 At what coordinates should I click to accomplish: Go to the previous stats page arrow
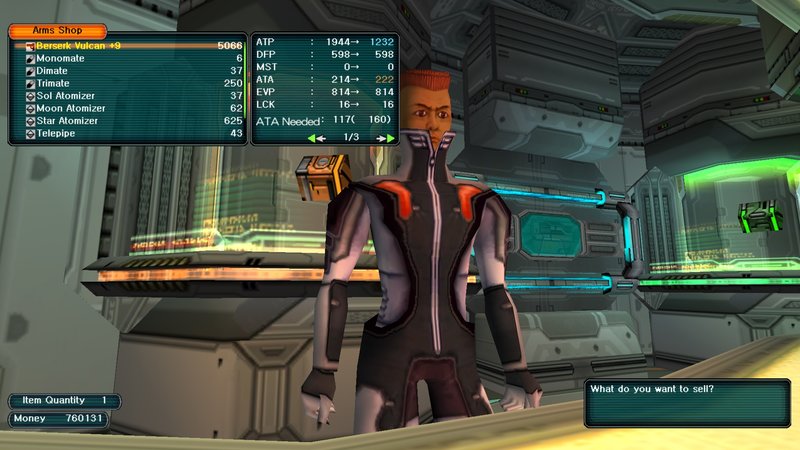[x=316, y=137]
